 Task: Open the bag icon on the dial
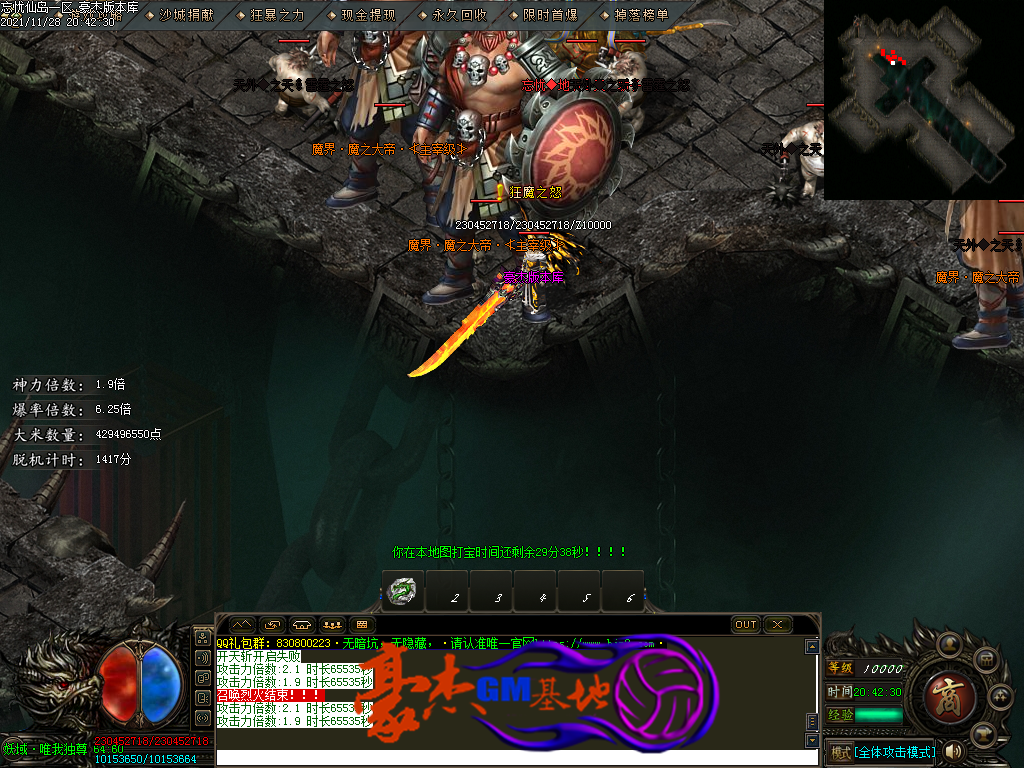[985, 660]
